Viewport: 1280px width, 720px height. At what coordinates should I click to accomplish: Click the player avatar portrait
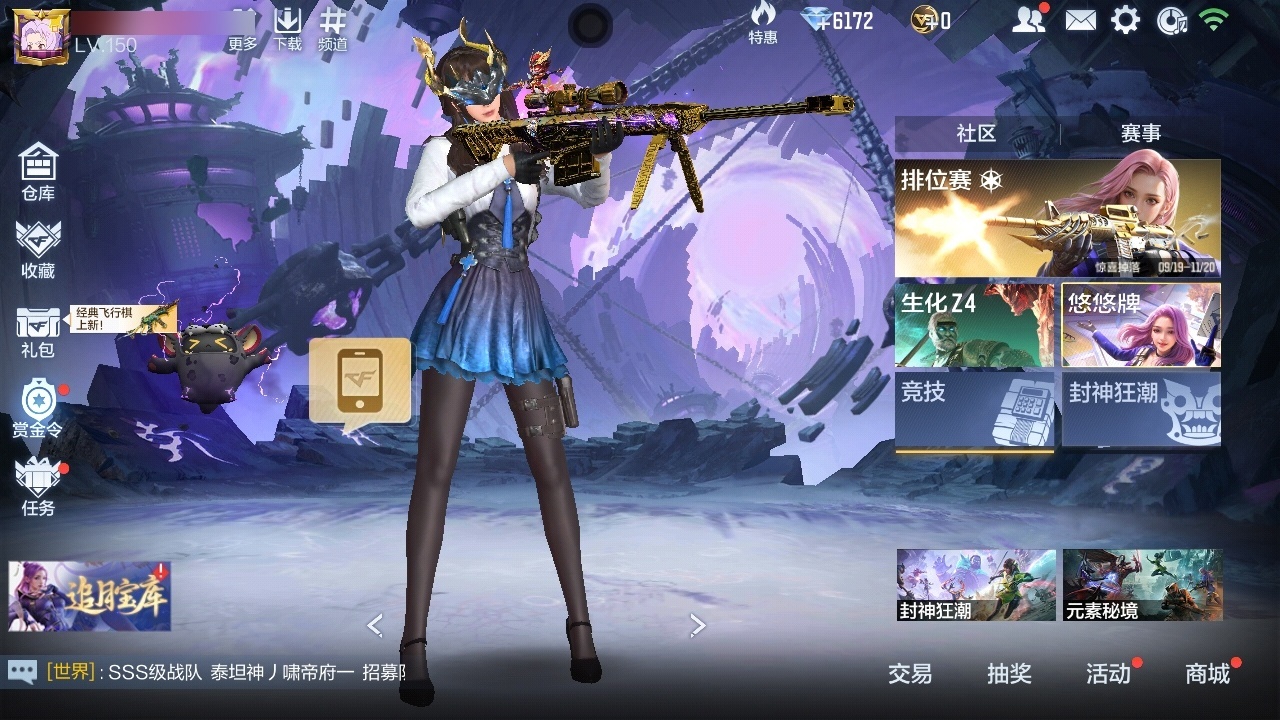coord(41,36)
